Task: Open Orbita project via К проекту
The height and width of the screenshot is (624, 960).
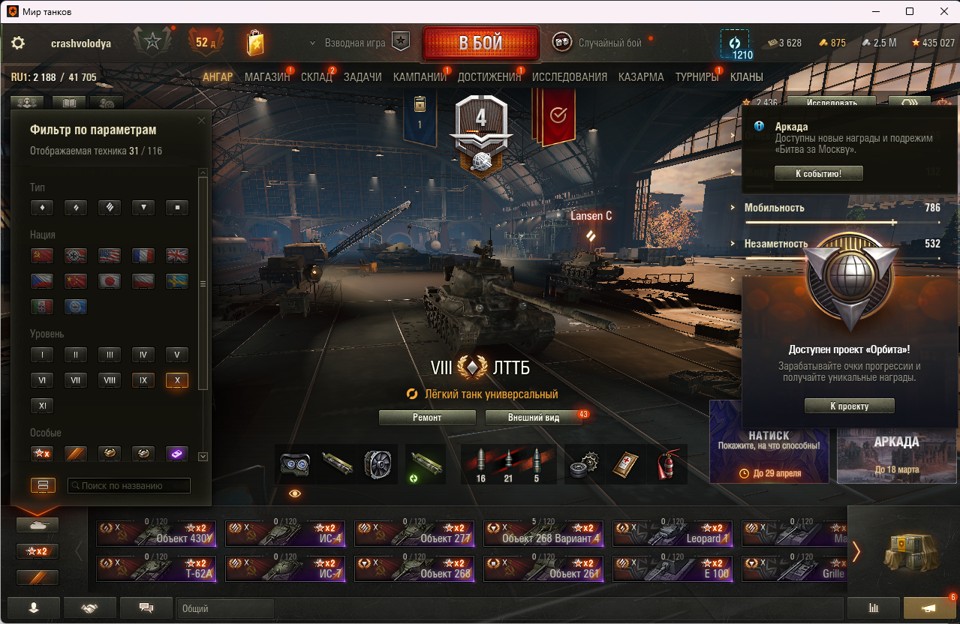Action: pos(849,406)
